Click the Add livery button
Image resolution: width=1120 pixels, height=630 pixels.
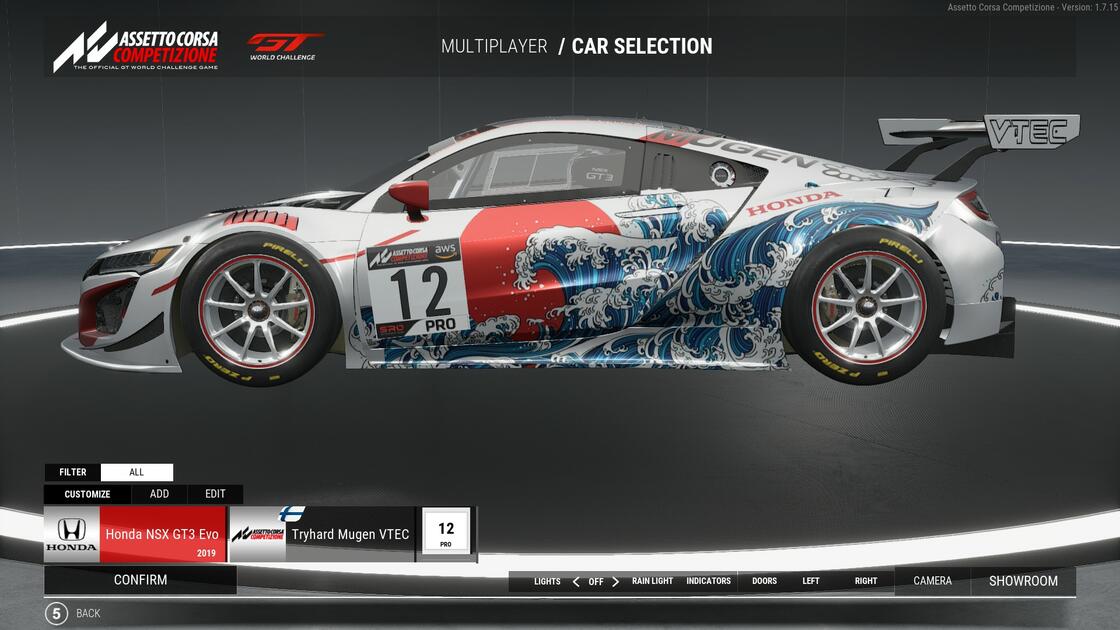(159, 494)
